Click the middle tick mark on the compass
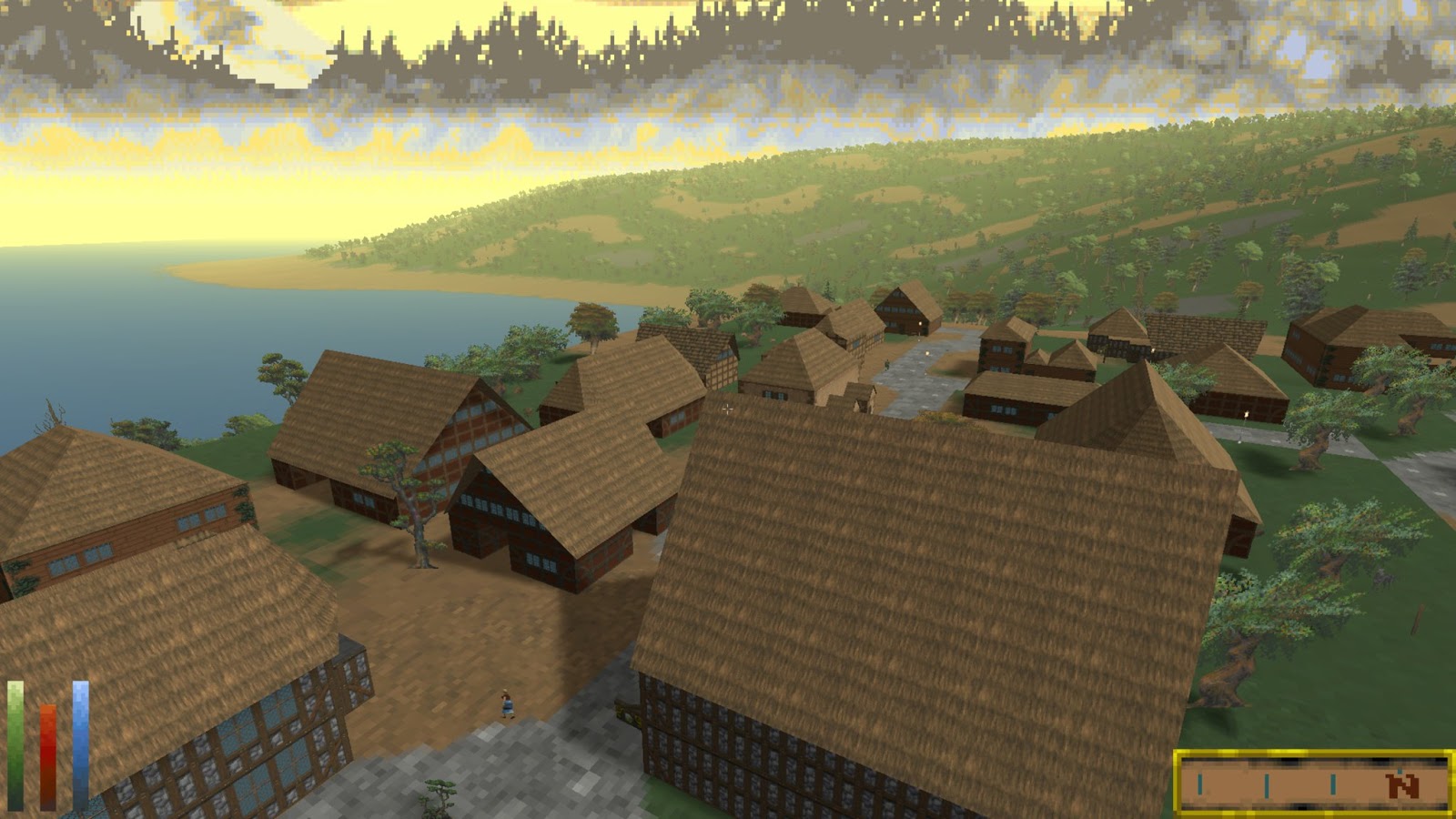This screenshot has height=819, width=1456. (x=1267, y=784)
